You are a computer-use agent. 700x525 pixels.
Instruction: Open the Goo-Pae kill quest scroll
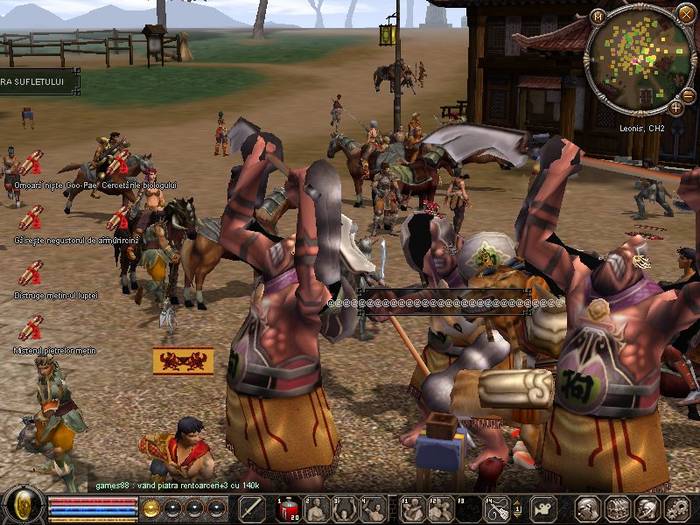pos(31,163)
